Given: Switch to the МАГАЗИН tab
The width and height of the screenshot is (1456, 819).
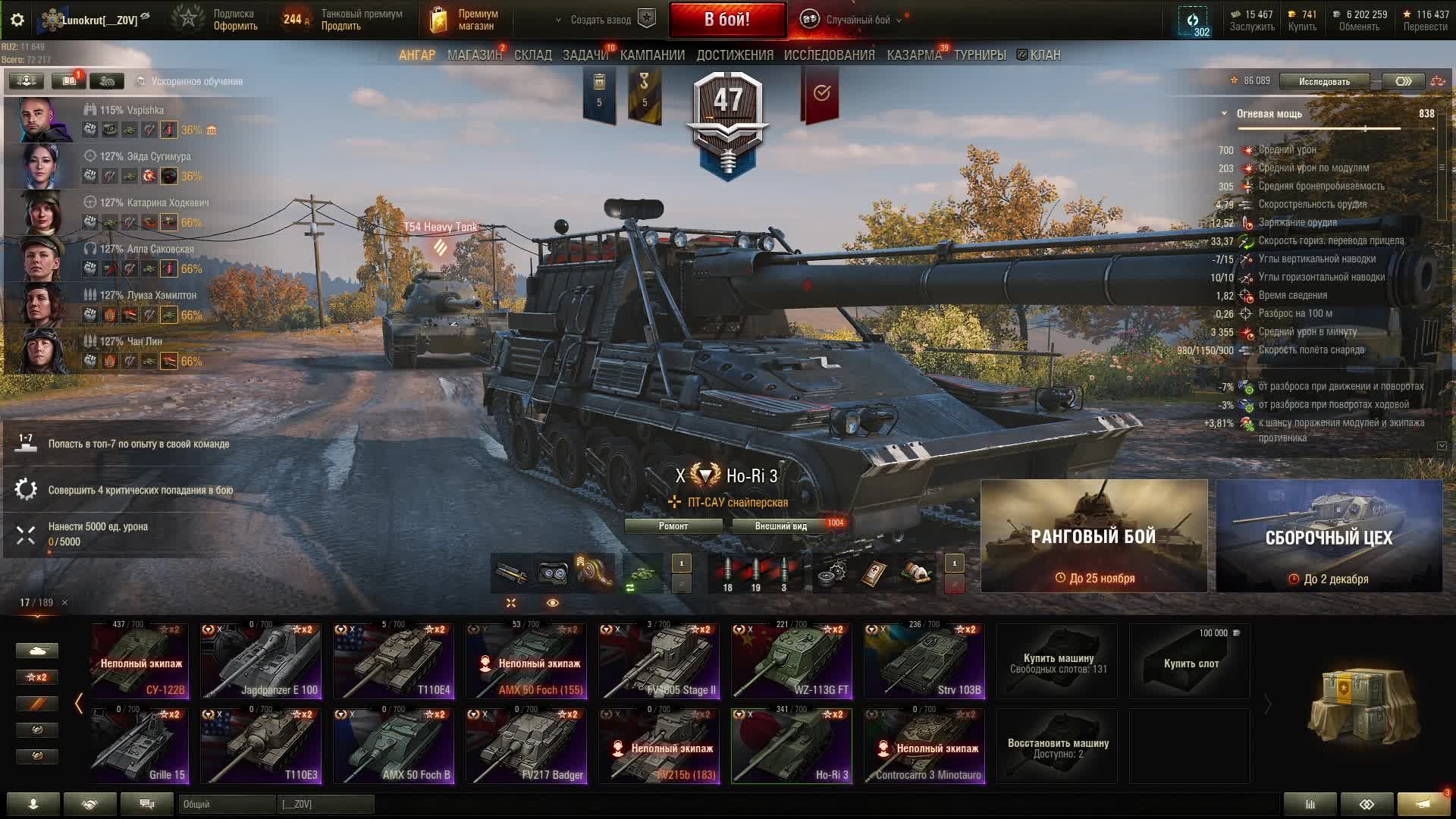Looking at the screenshot, I should coord(474,55).
